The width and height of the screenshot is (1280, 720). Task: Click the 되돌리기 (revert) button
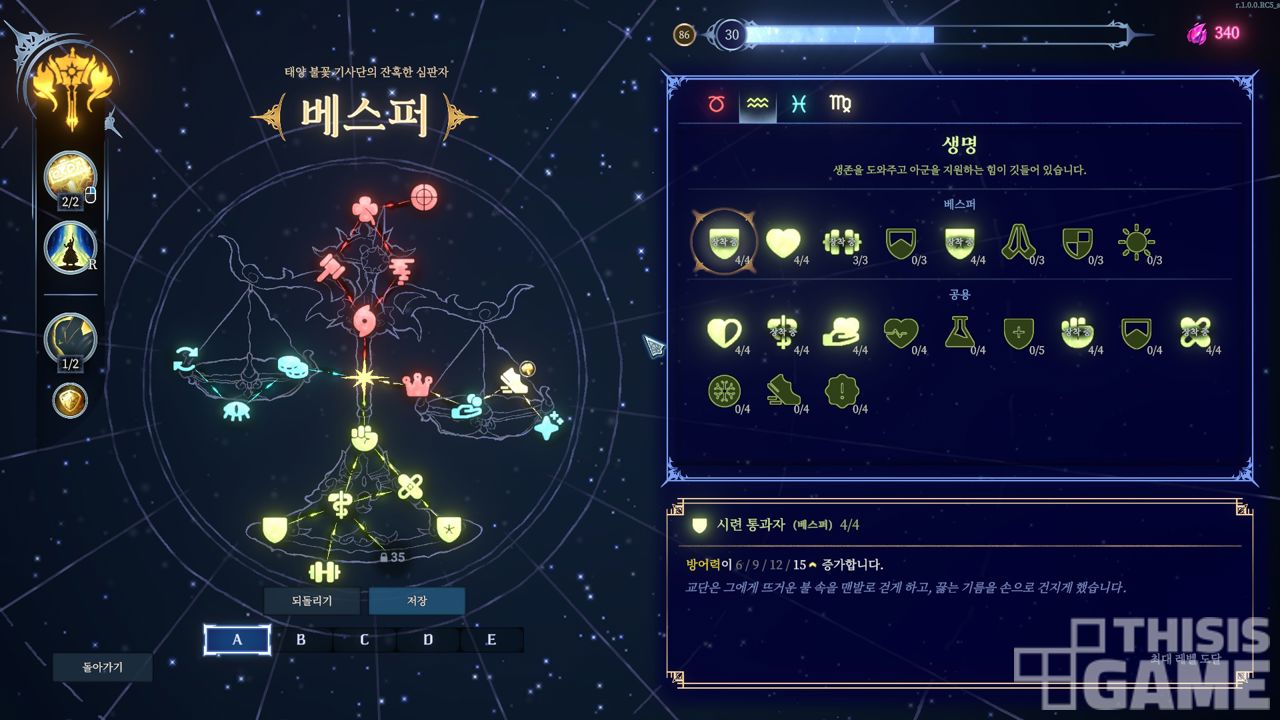click(x=312, y=601)
